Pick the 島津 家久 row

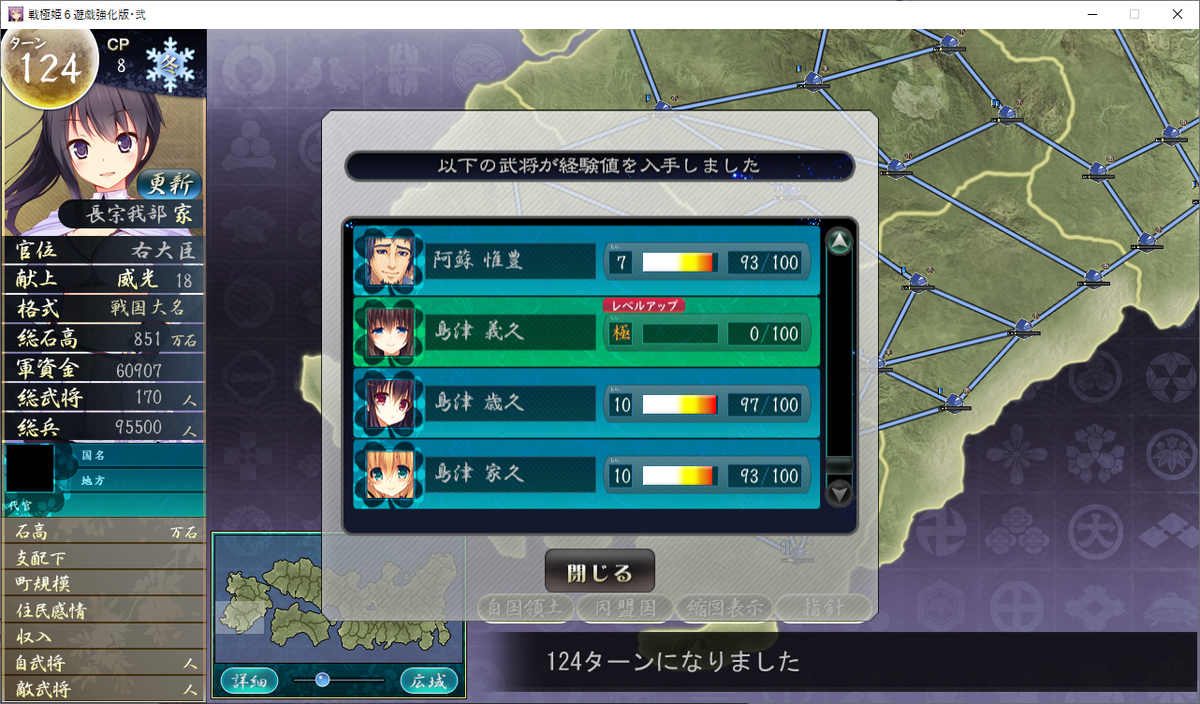pyautogui.click(x=586, y=474)
